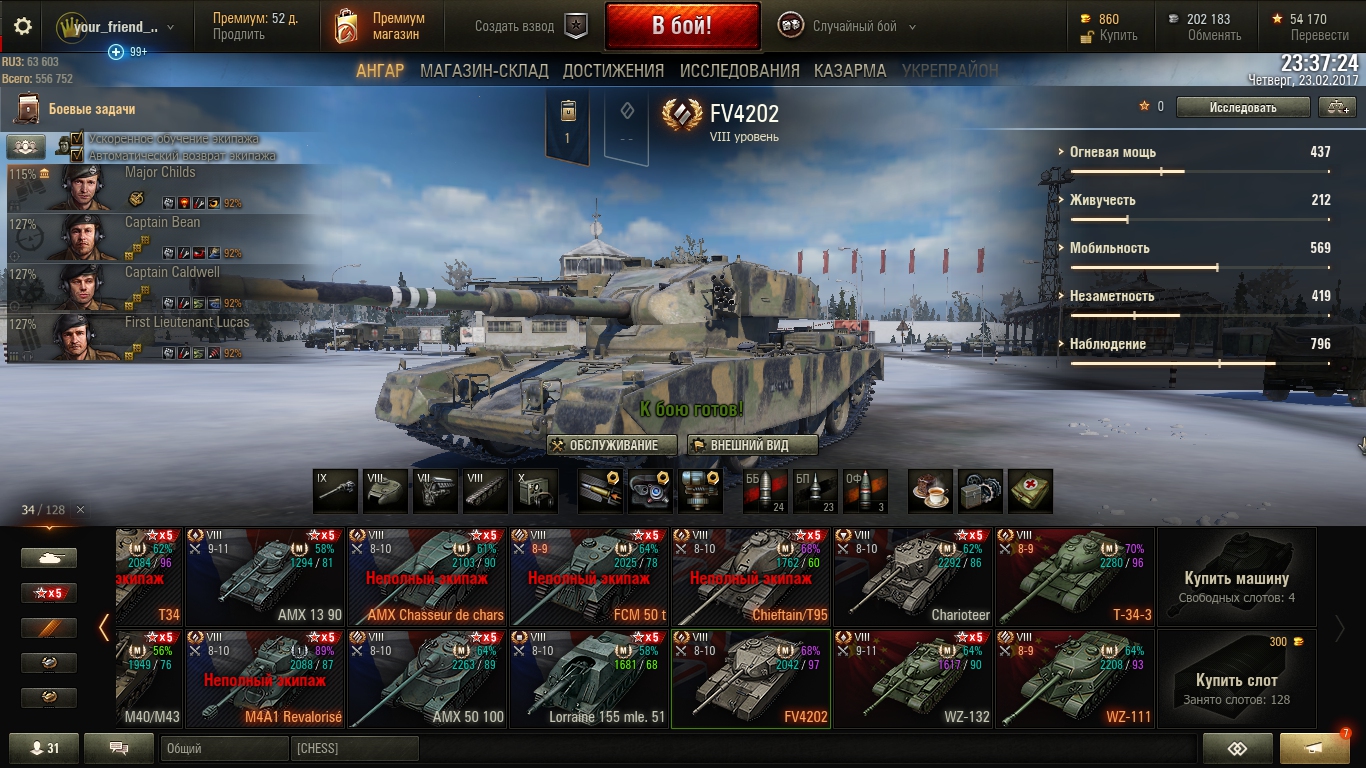Open the Премиум магазин shop

[x=380, y=27]
